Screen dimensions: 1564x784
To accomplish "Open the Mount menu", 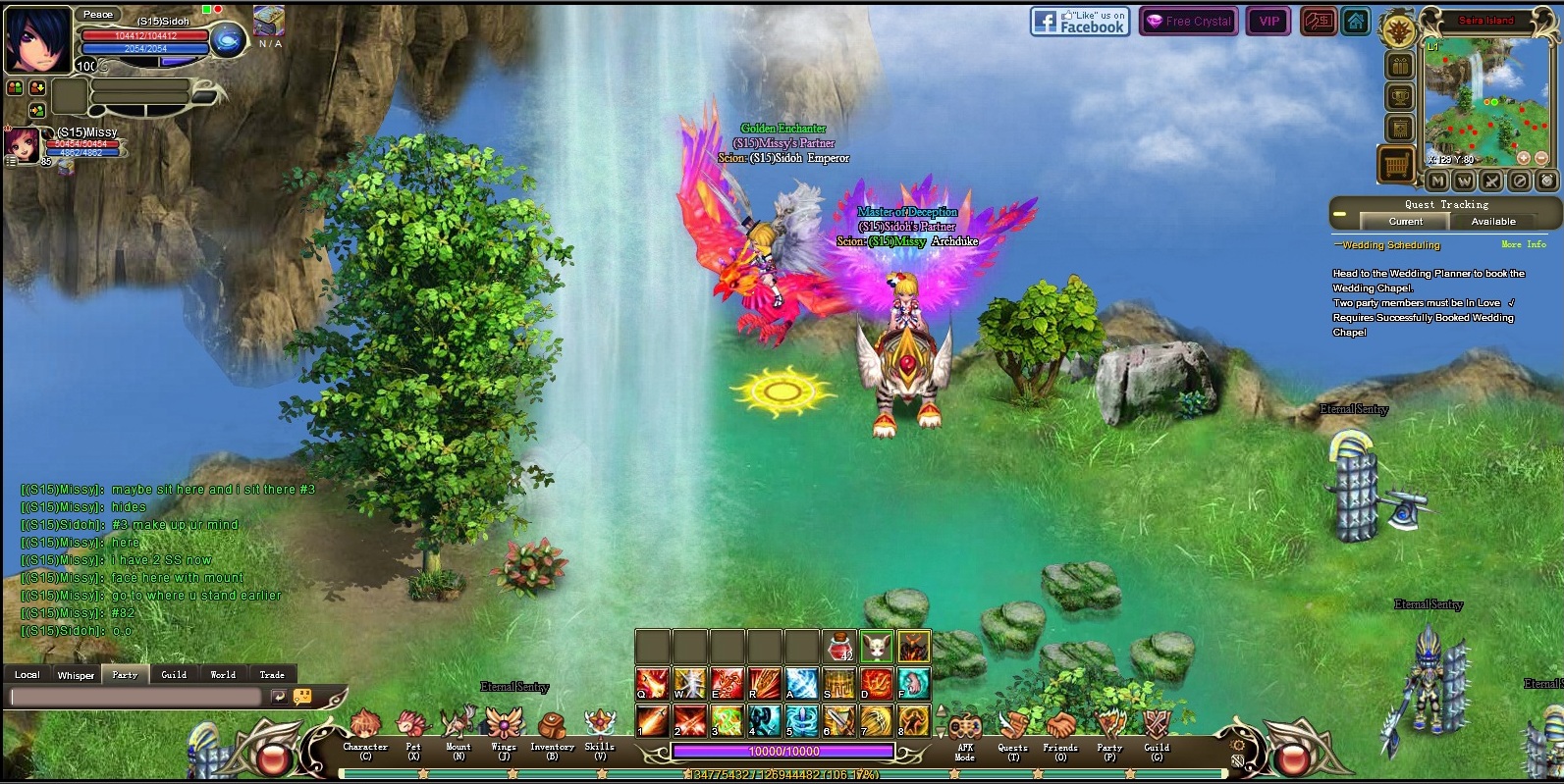I will pyautogui.click(x=458, y=732).
